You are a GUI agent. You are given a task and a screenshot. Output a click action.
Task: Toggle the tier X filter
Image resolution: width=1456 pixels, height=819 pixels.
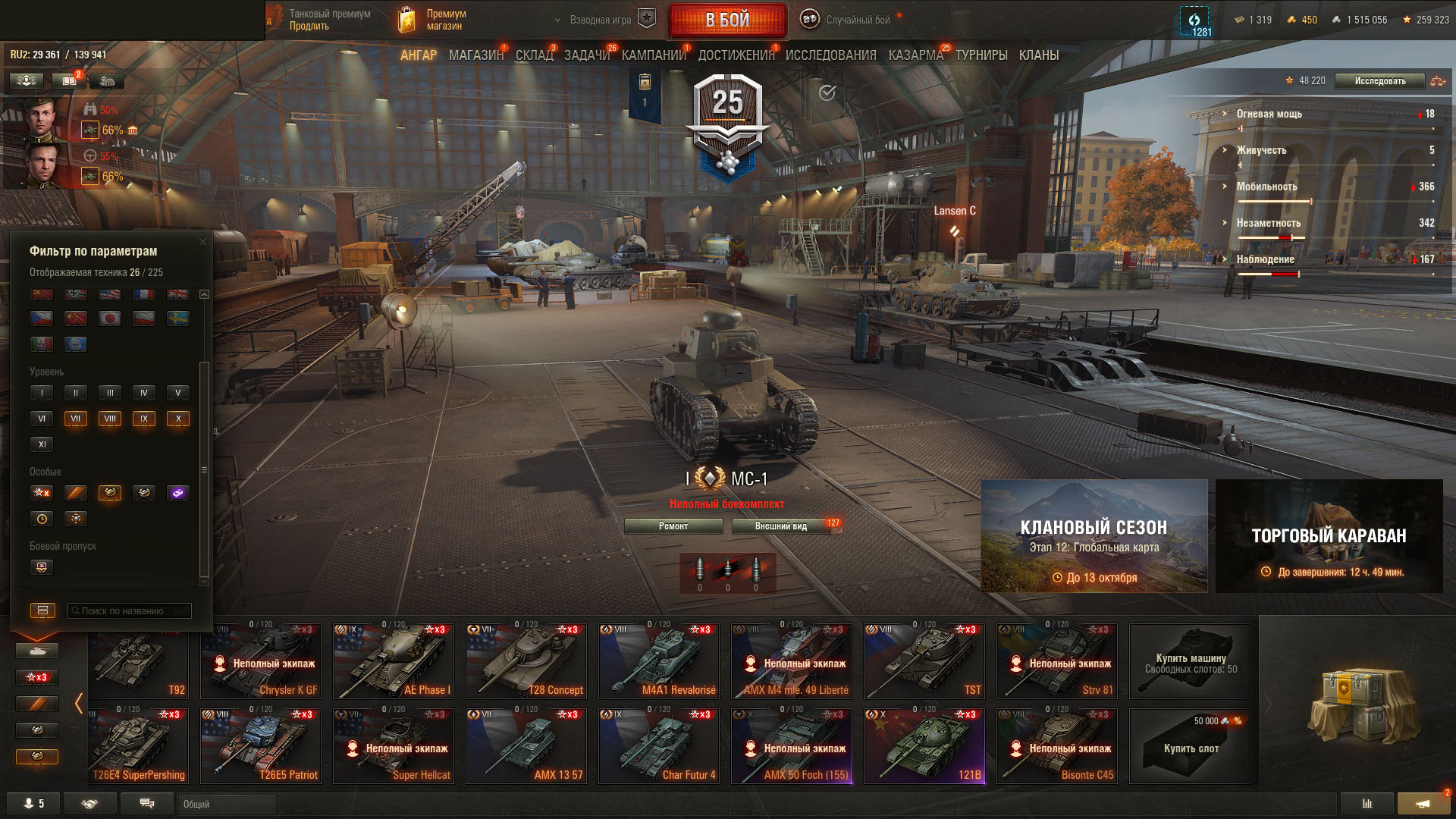tap(178, 419)
